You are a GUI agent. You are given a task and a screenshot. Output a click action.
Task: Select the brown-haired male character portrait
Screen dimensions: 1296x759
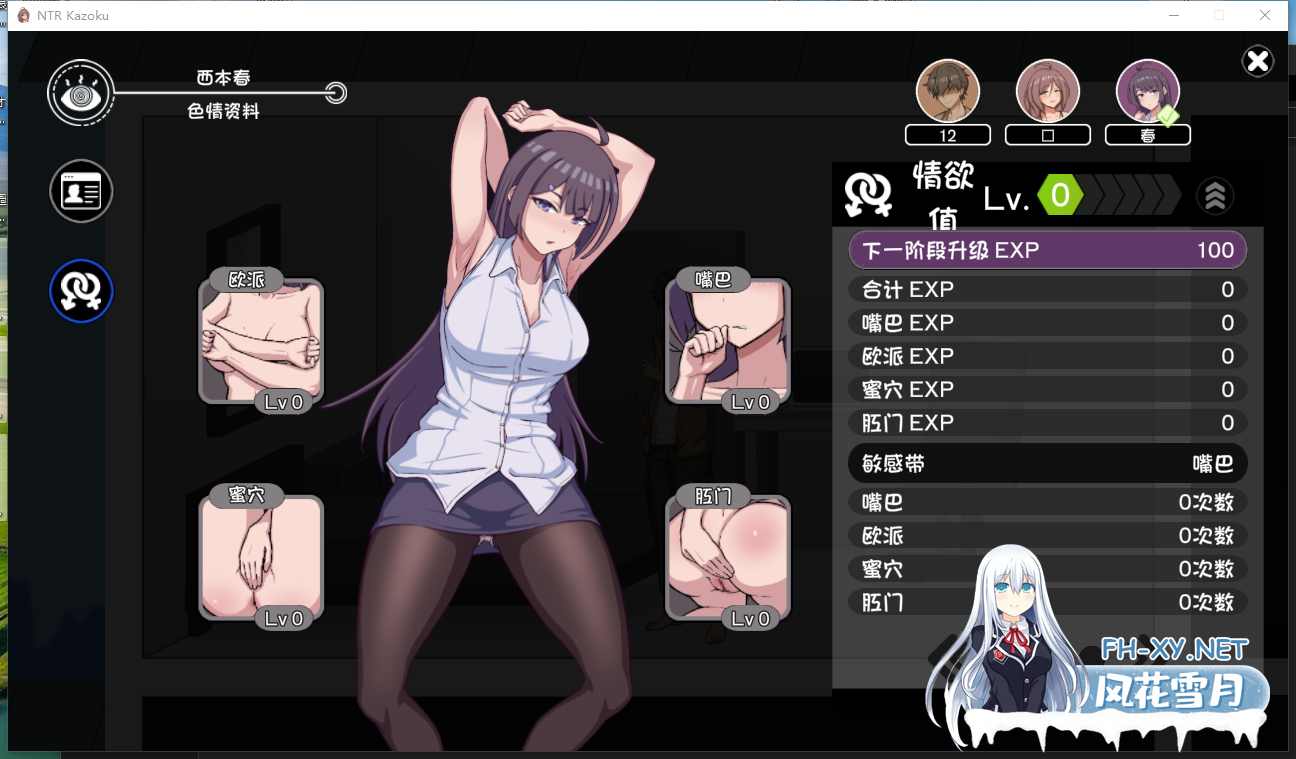click(947, 92)
